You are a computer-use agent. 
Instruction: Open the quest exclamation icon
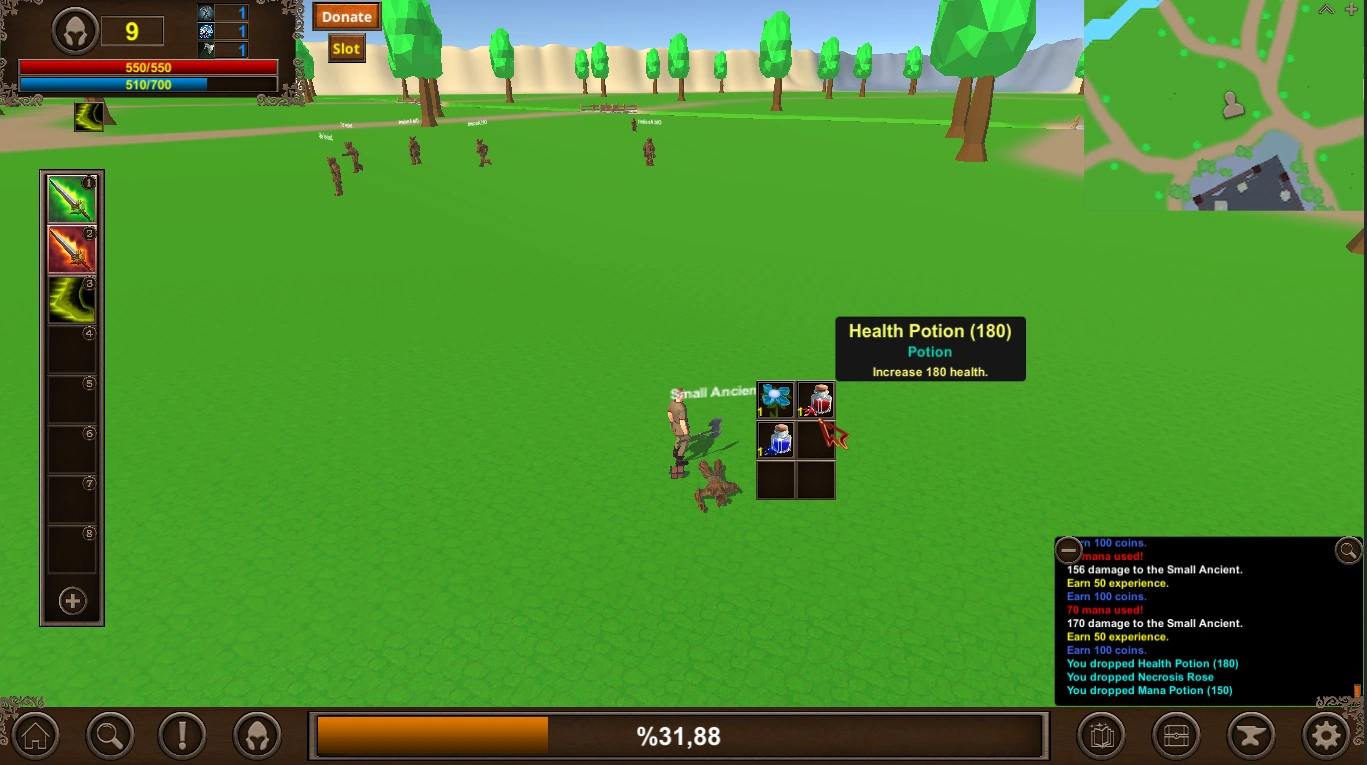coord(184,735)
